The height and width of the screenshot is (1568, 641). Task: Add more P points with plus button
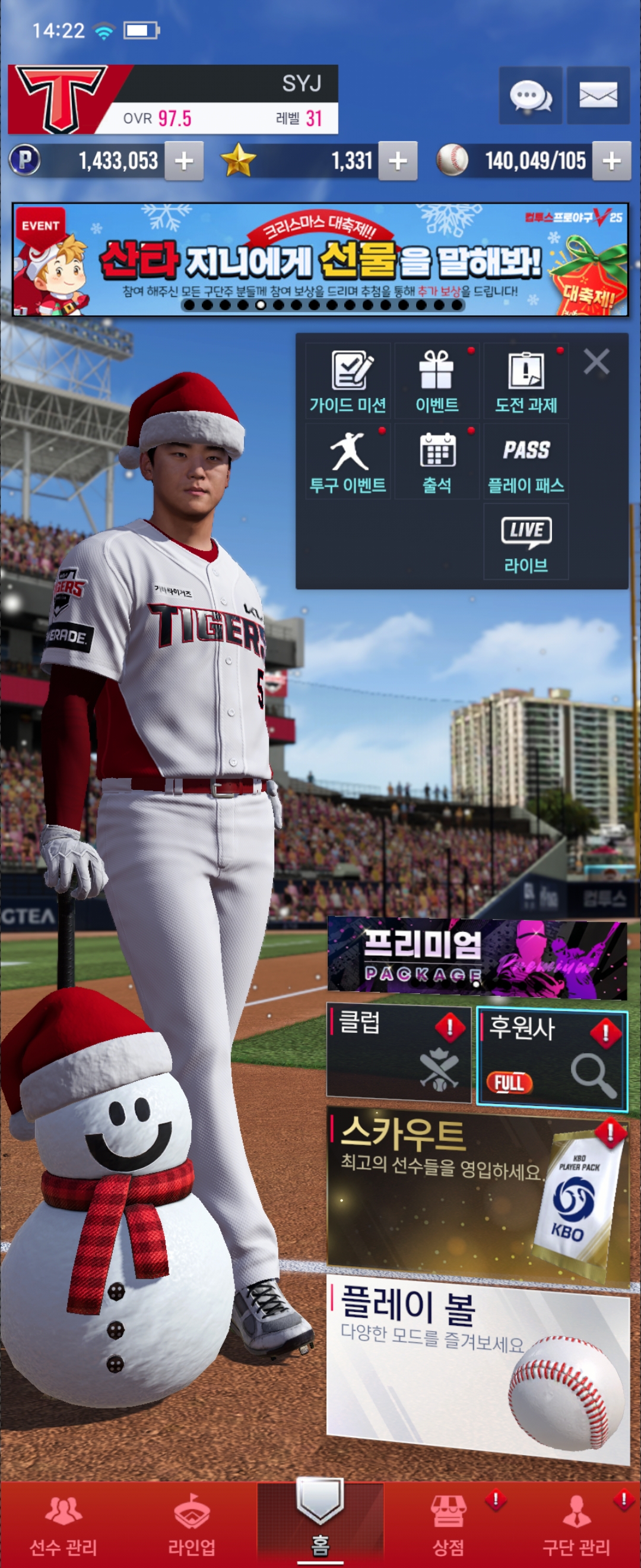pyautogui.click(x=183, y=162)
